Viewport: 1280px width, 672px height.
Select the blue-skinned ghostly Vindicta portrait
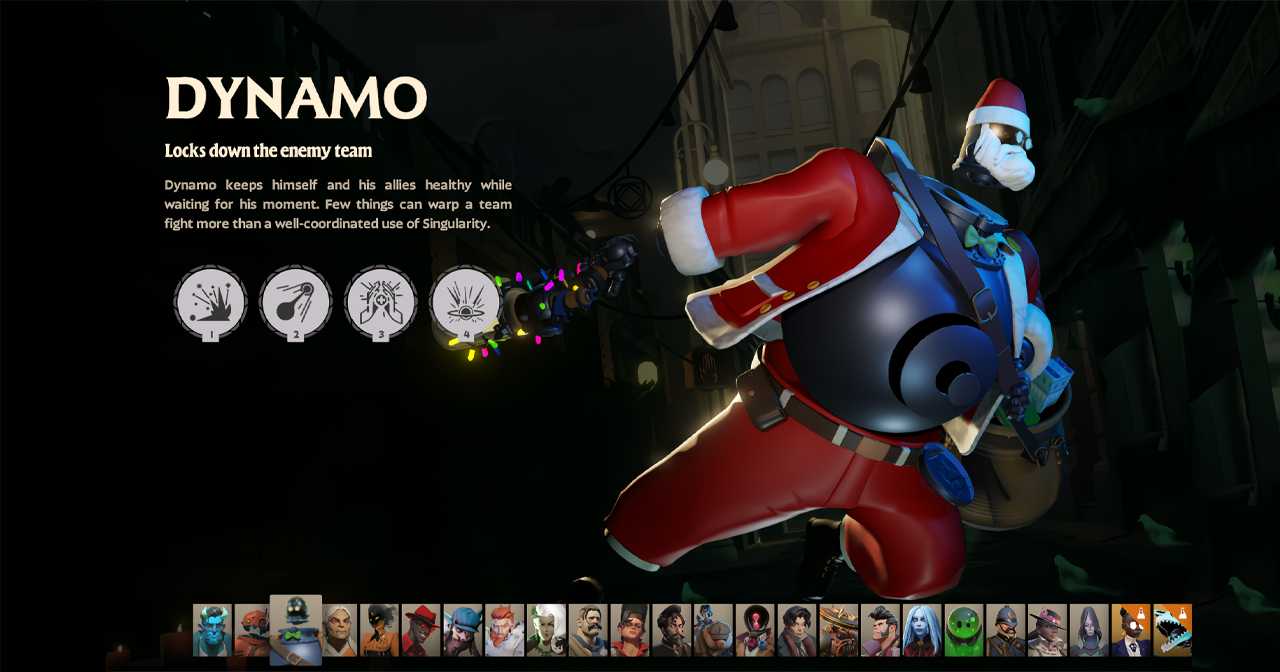(922, 630)
